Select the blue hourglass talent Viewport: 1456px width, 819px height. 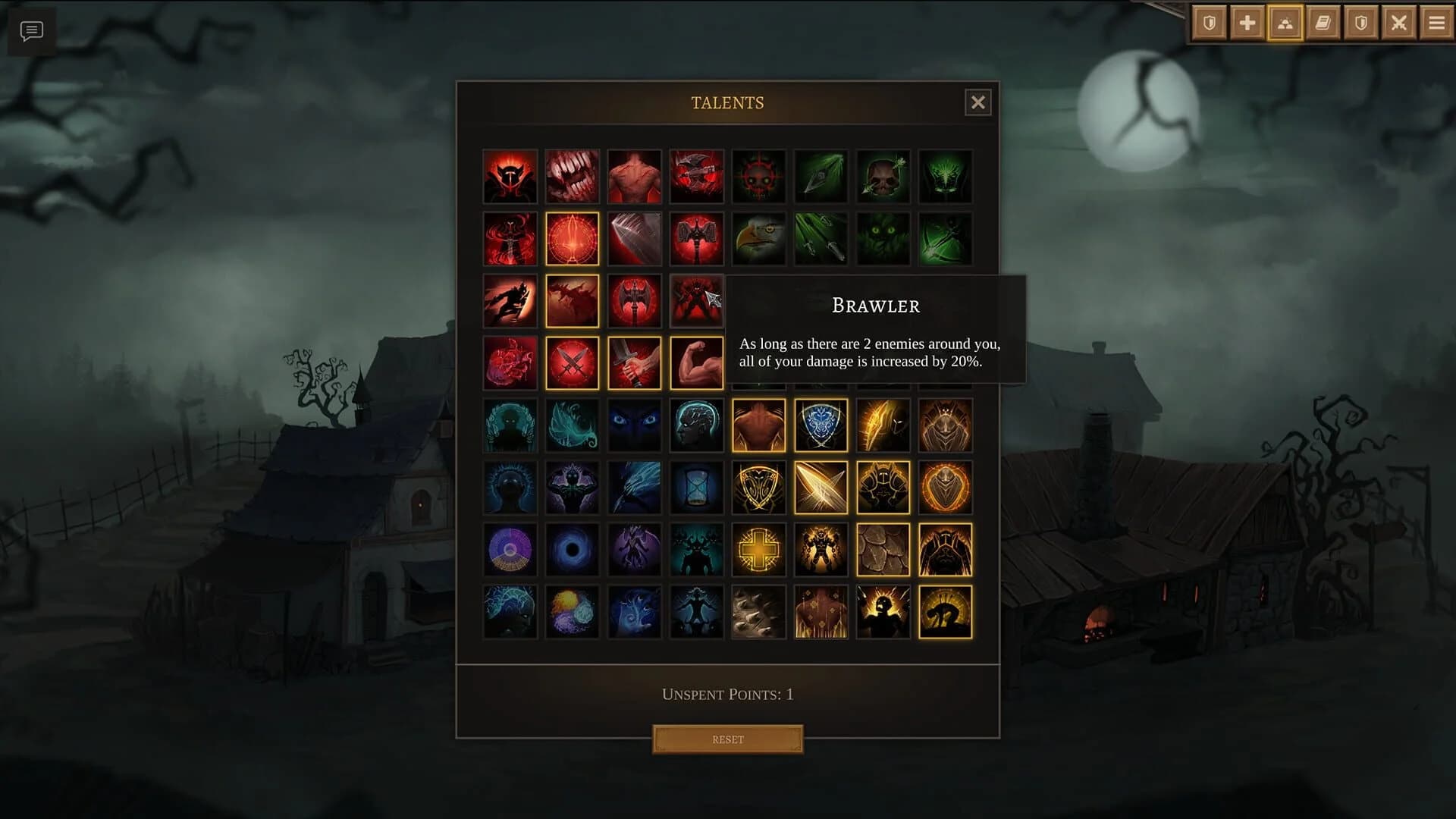pos(696,487)
